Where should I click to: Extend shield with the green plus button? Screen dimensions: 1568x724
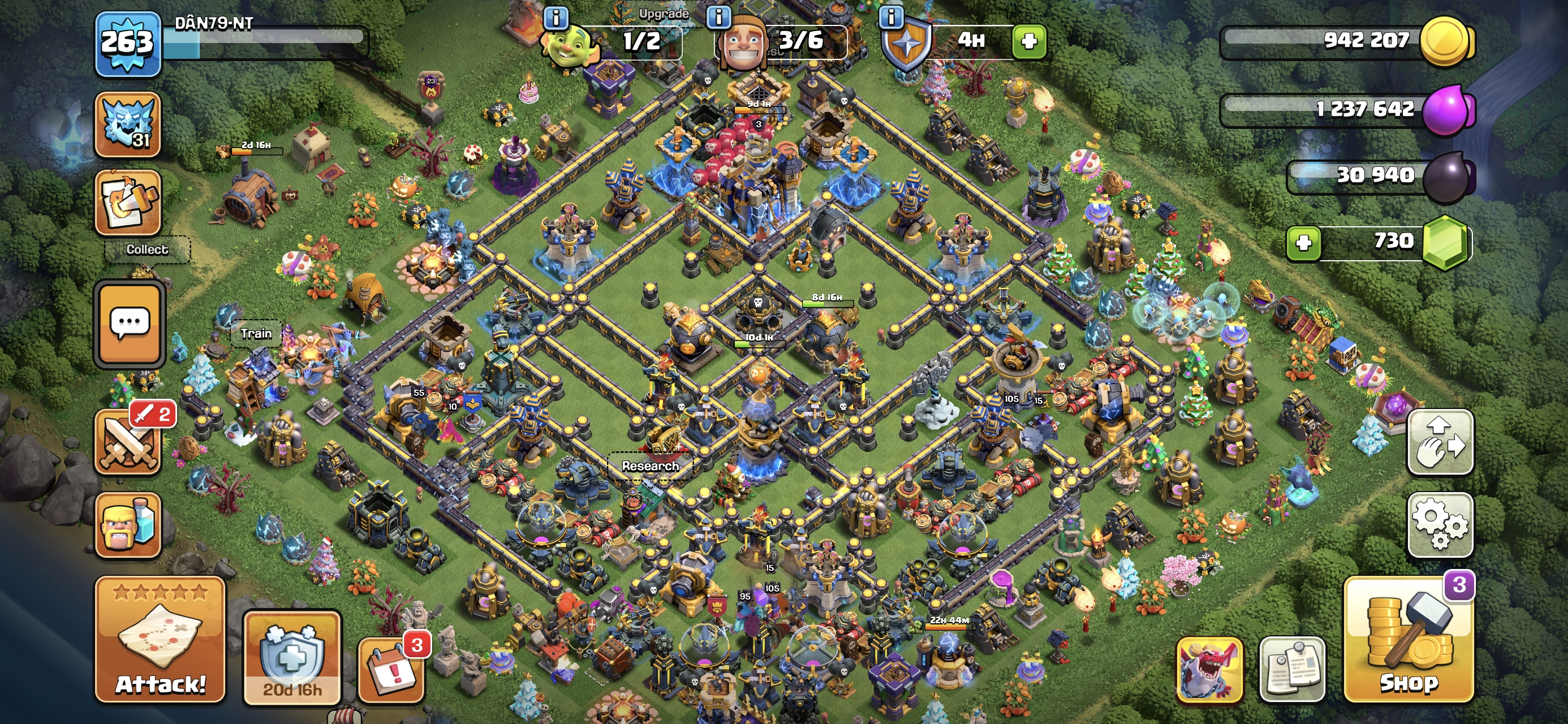click(1029, 41)
